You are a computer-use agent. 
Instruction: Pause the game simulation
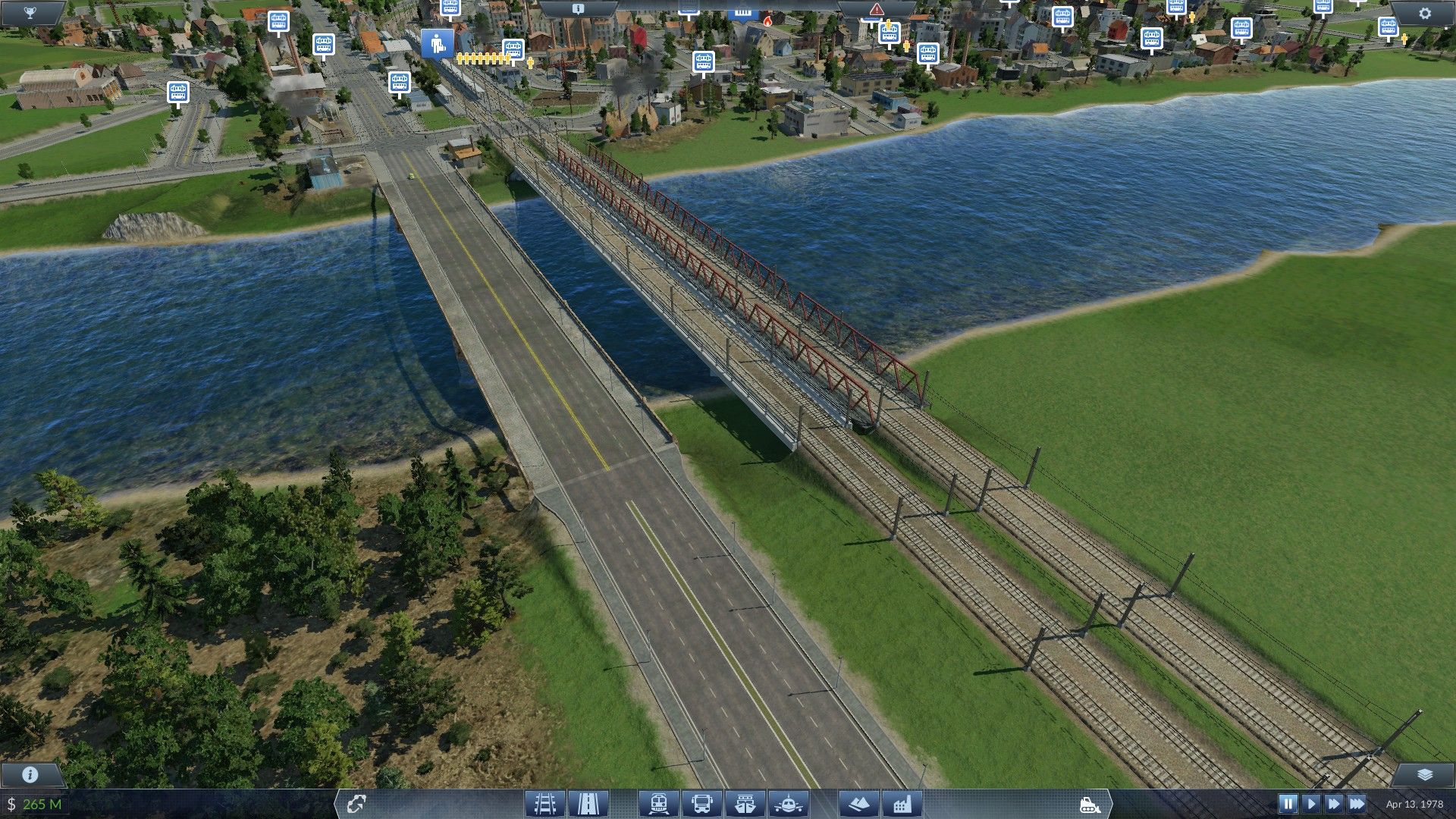click(x=1288, y=802)
